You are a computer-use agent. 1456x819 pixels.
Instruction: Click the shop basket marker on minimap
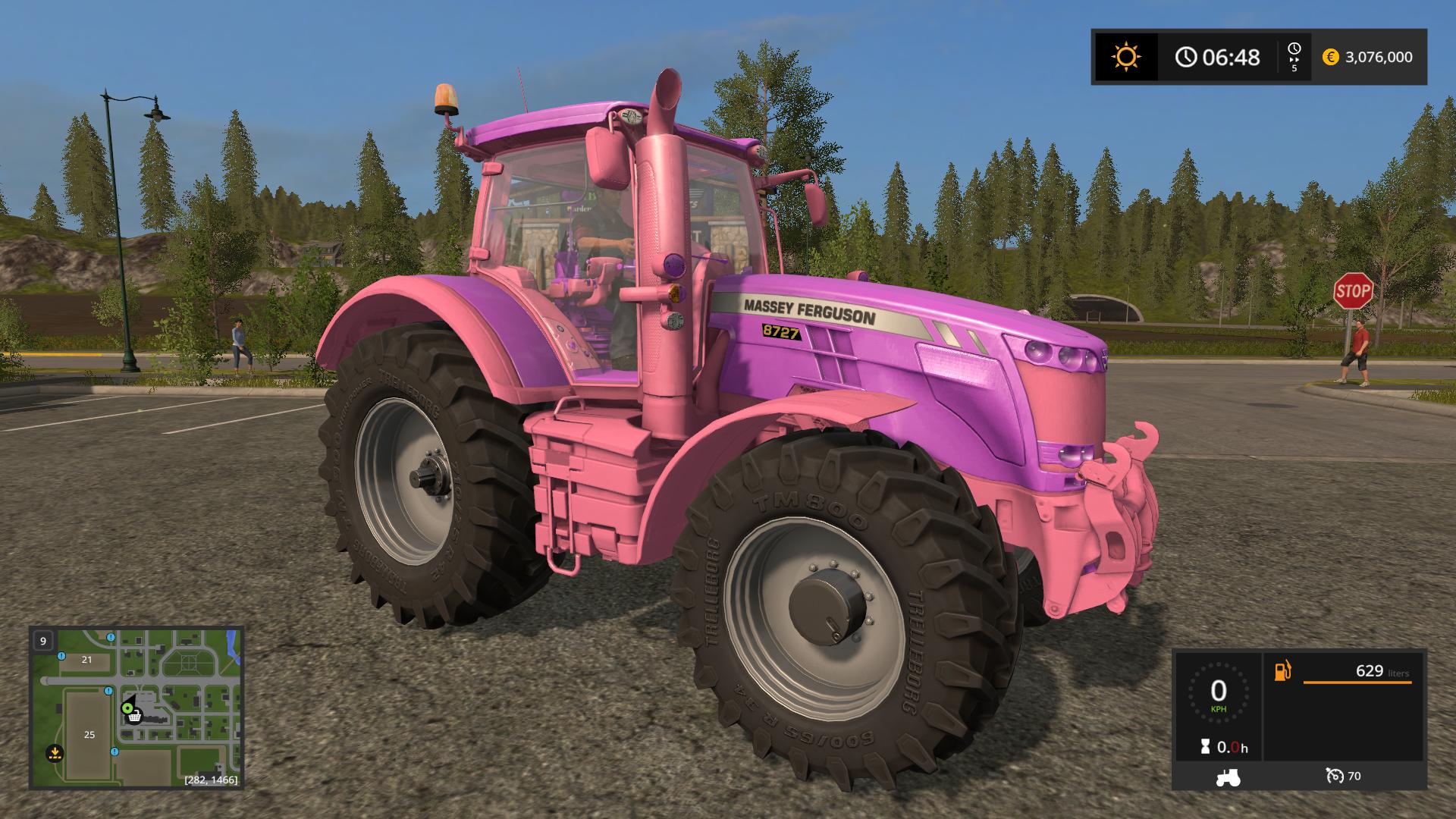[134, 717]
